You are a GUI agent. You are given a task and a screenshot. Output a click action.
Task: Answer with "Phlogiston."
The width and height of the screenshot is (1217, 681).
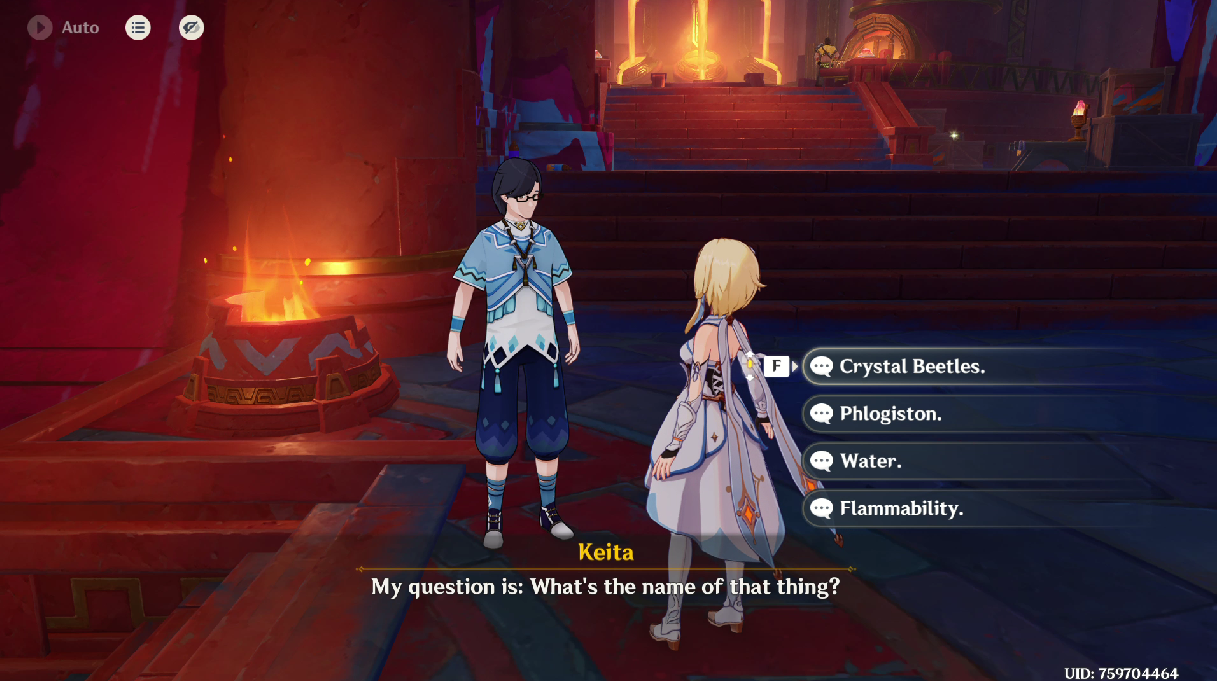pyautogui.click(x=890, y=414)
